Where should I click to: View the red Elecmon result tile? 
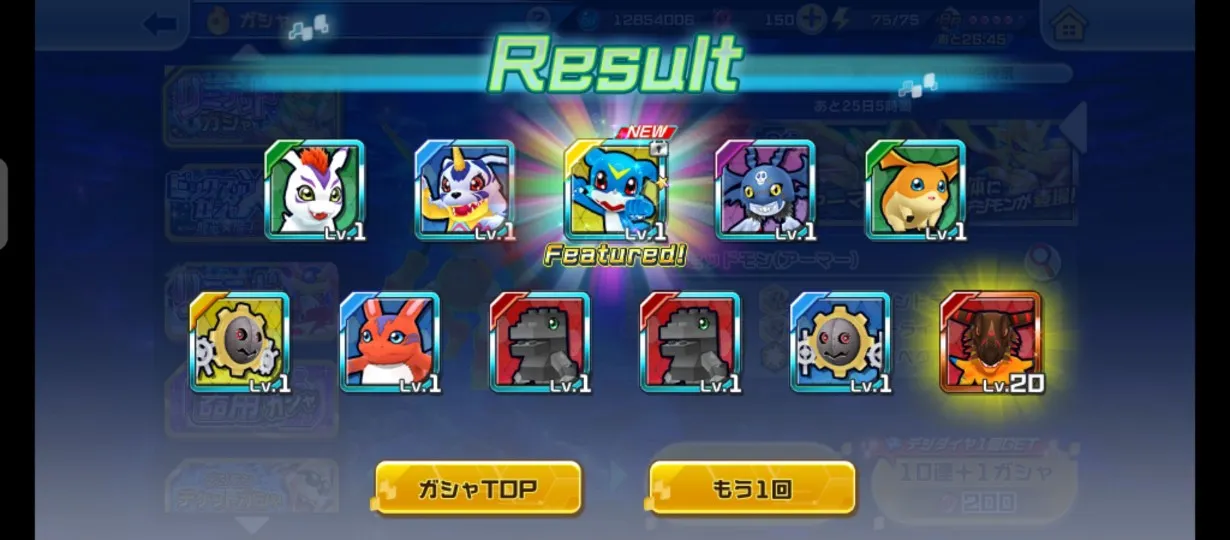(x=390, y=342)
